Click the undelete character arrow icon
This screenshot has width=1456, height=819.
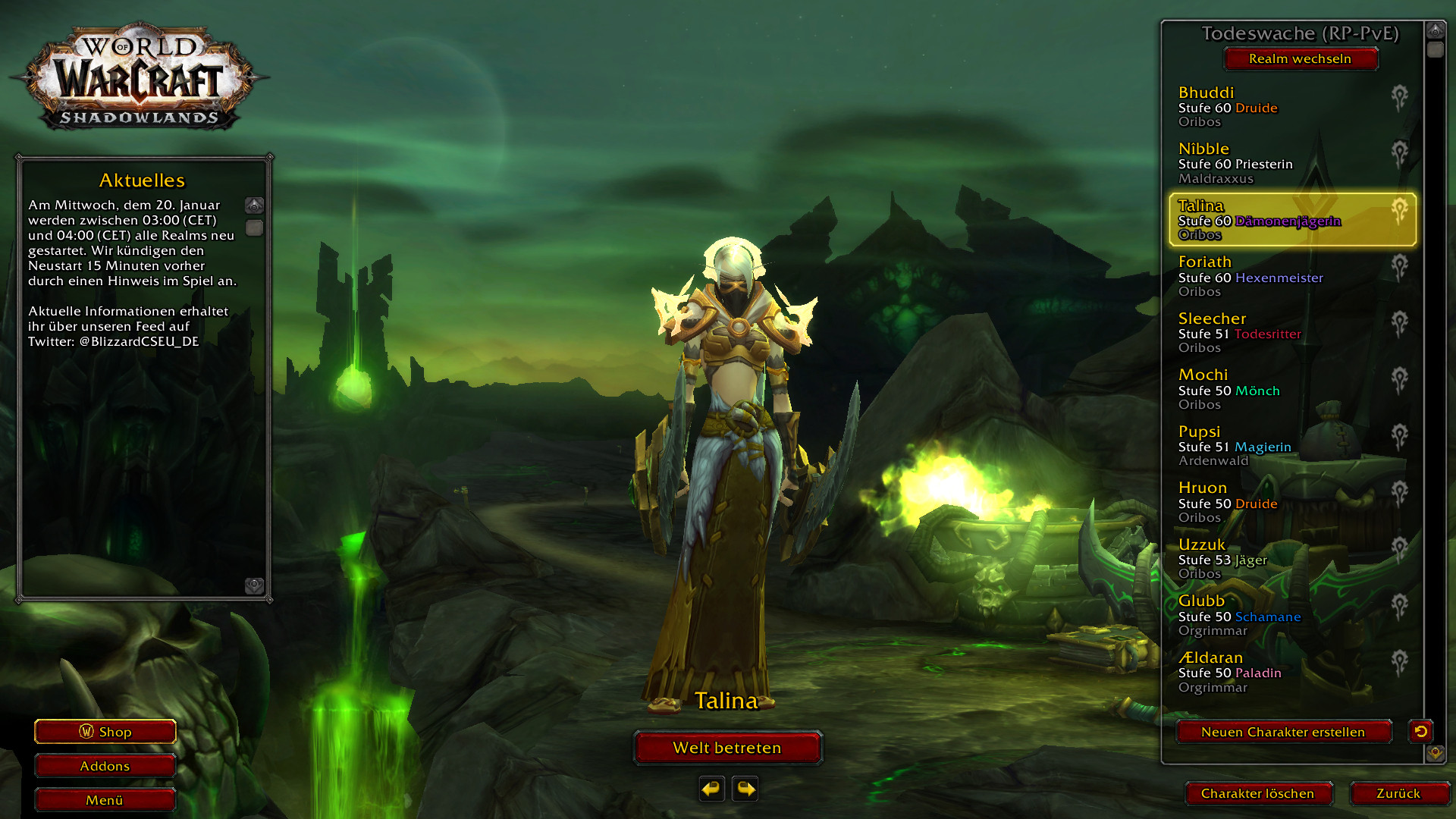click(x=1420, y=731)
